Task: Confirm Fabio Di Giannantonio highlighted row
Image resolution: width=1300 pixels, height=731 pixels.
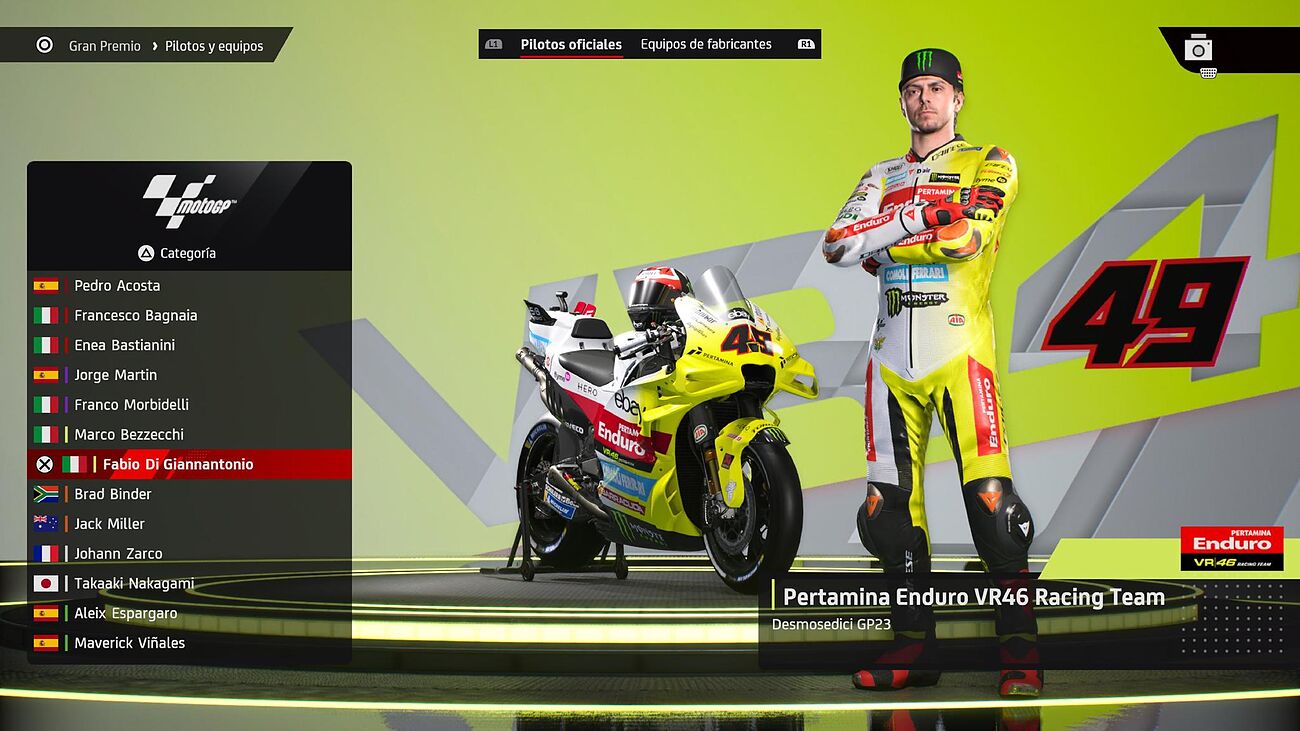Action: 178,464
